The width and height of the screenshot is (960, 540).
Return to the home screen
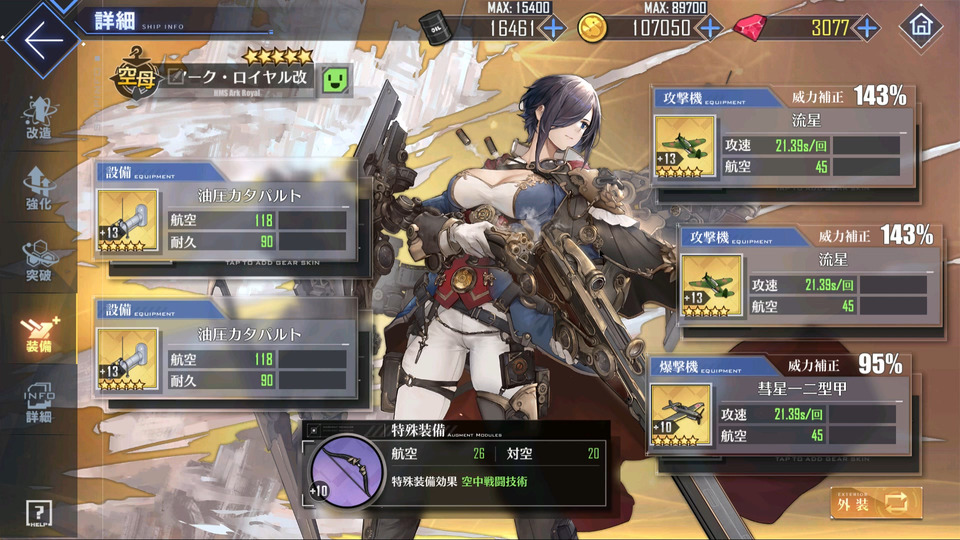coord(921,27)
